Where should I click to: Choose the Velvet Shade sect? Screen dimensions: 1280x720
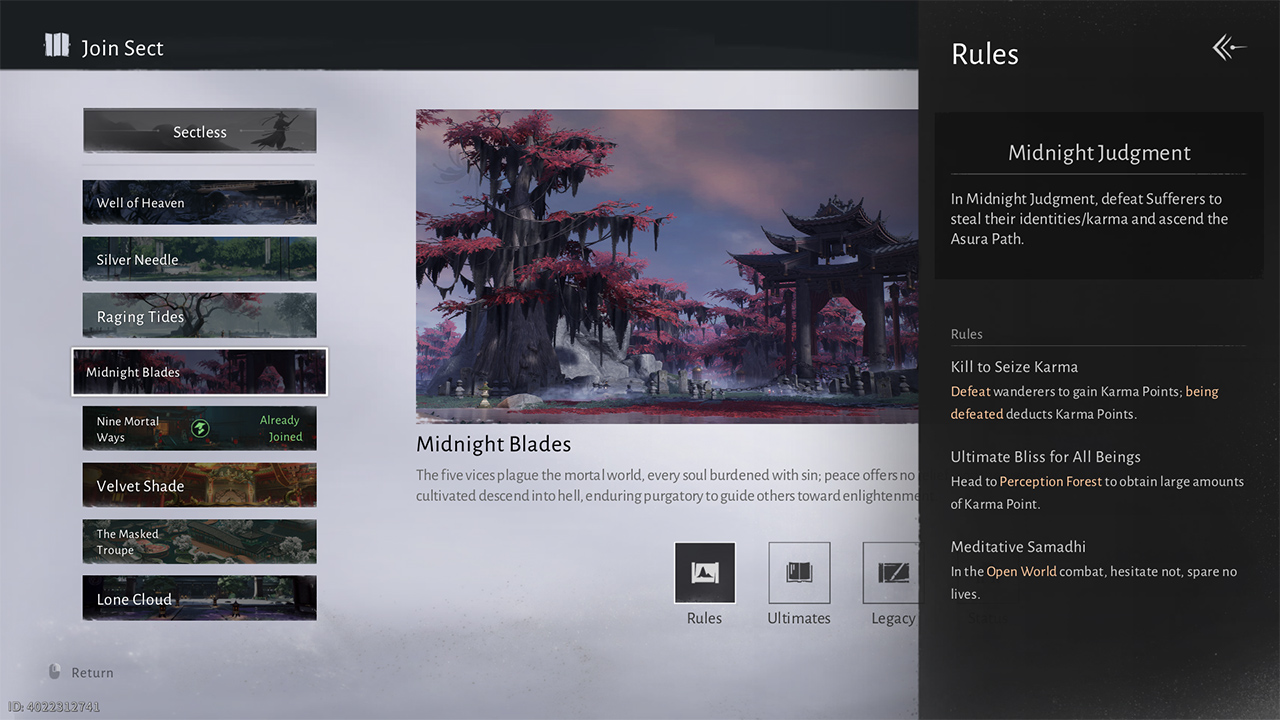(199, 486)
